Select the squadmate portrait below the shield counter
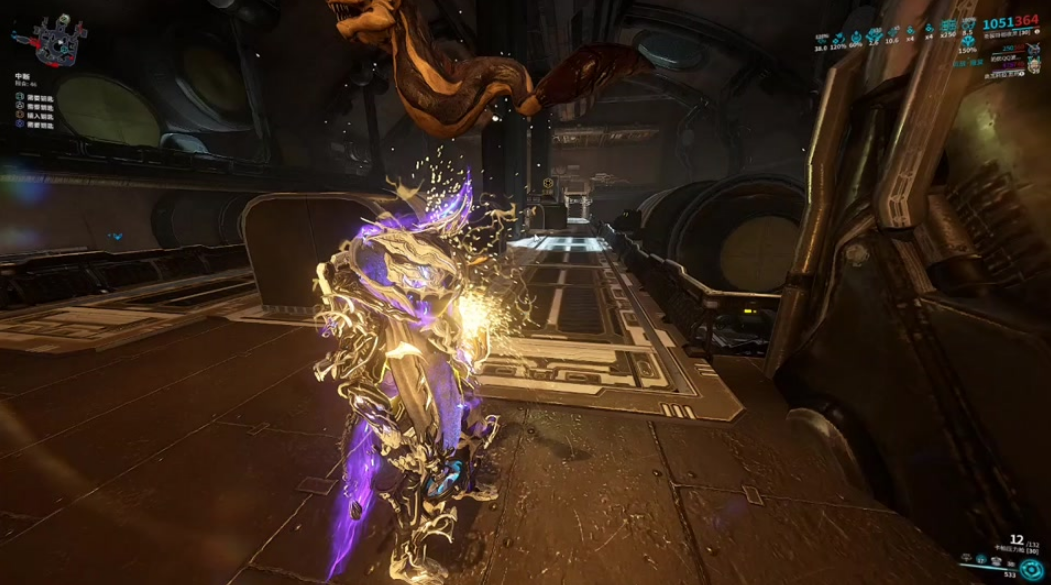1051x585 pixels. pyautogui.click(x=1033, y=49)
